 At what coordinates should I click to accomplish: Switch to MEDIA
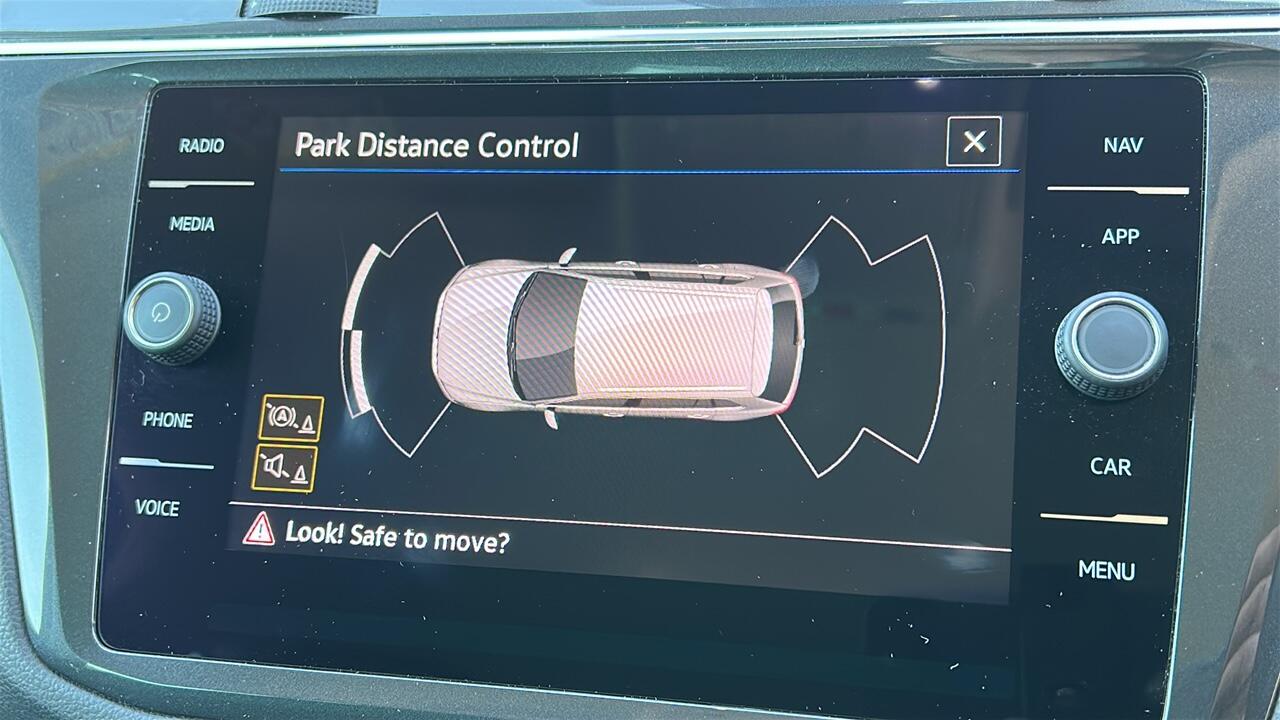point(192,225)
